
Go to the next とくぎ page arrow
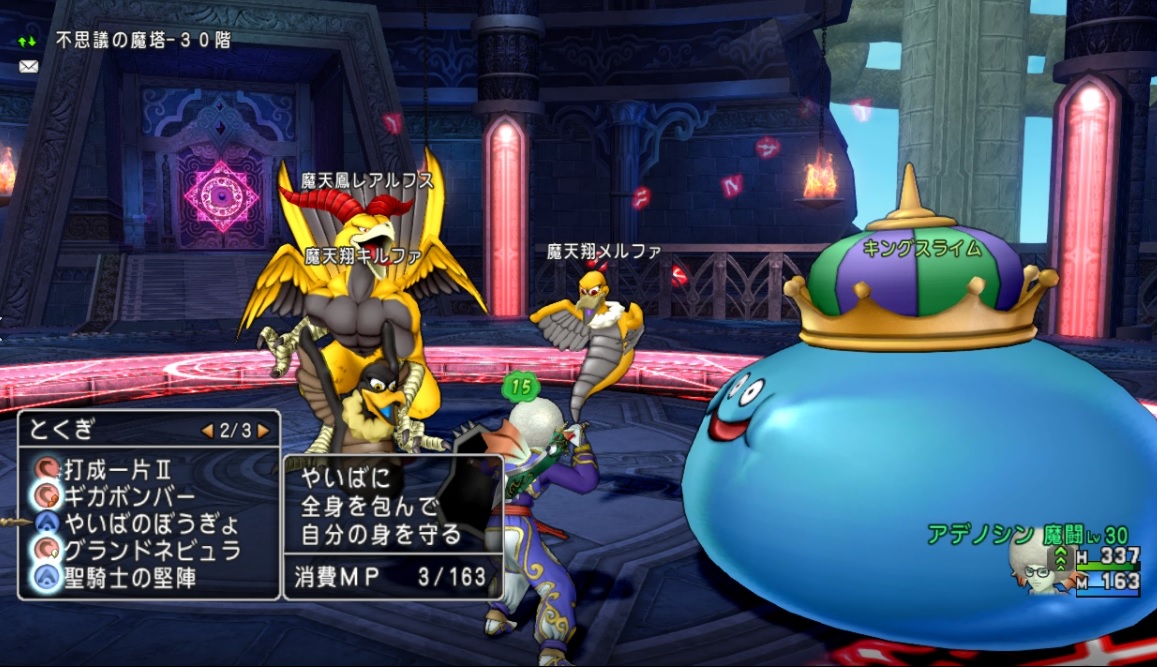click(x=263, y=431)
